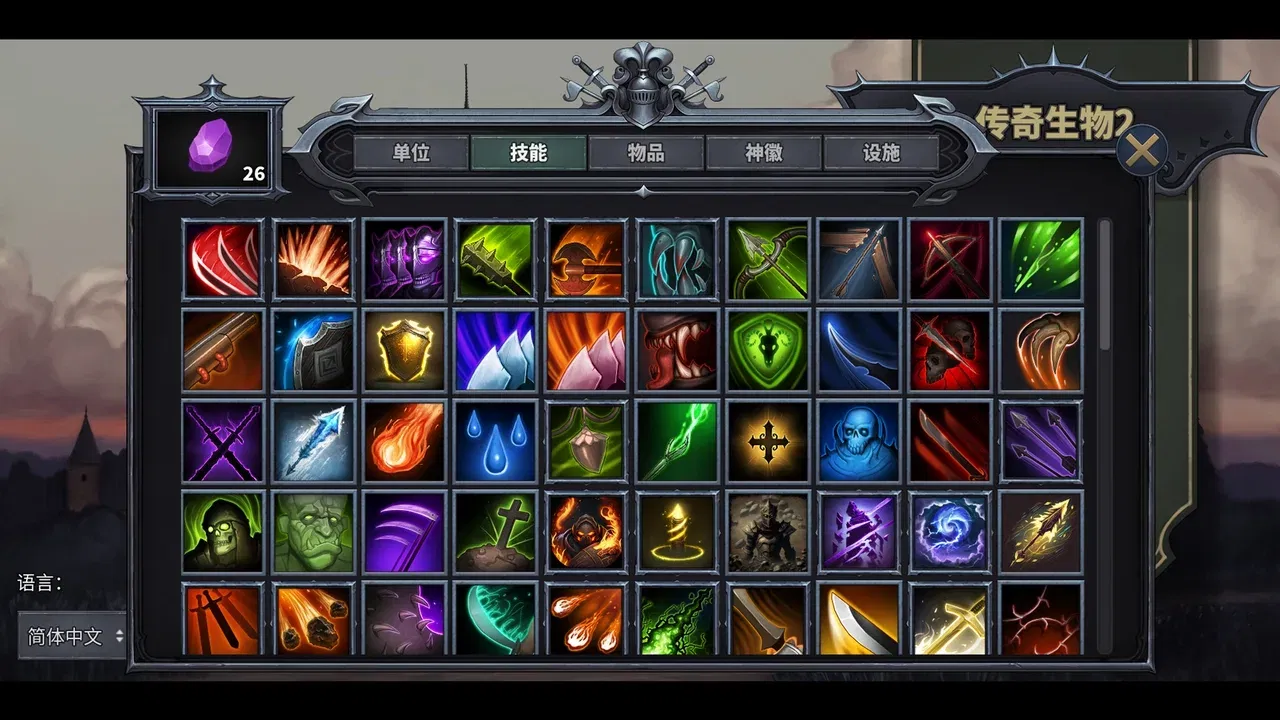
Task: Select the golden shield skill icon
Action: click(404, 350)
